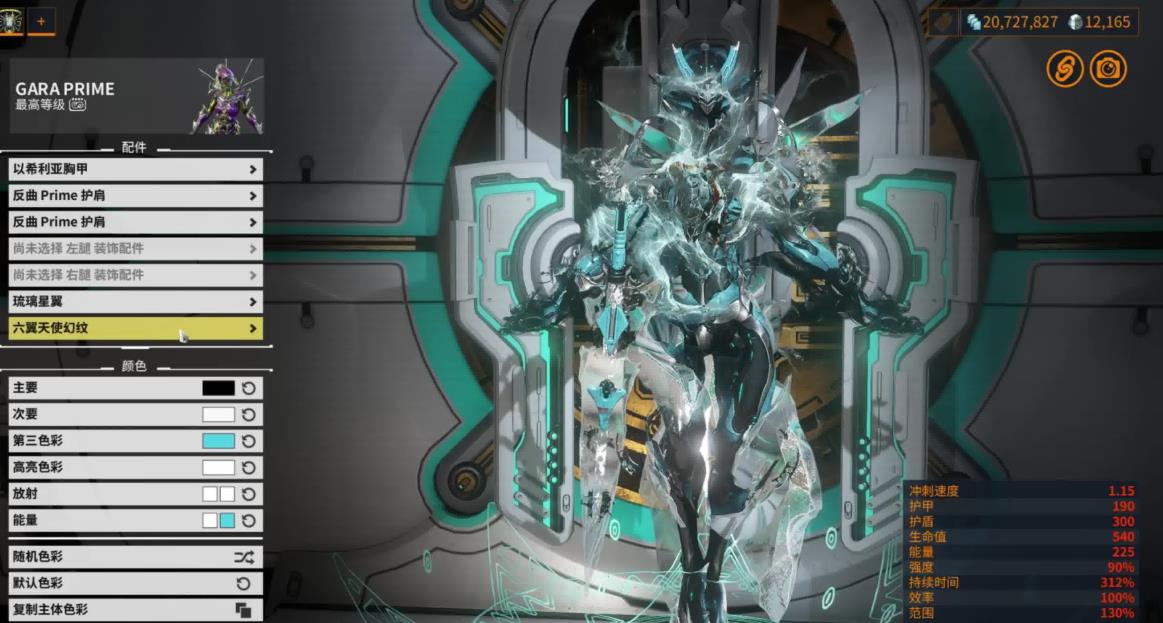Screen dimensions: 1163x623
Task: Reset the 放射 emissive color
Action: pyautogui.click(x=249, y=494)
